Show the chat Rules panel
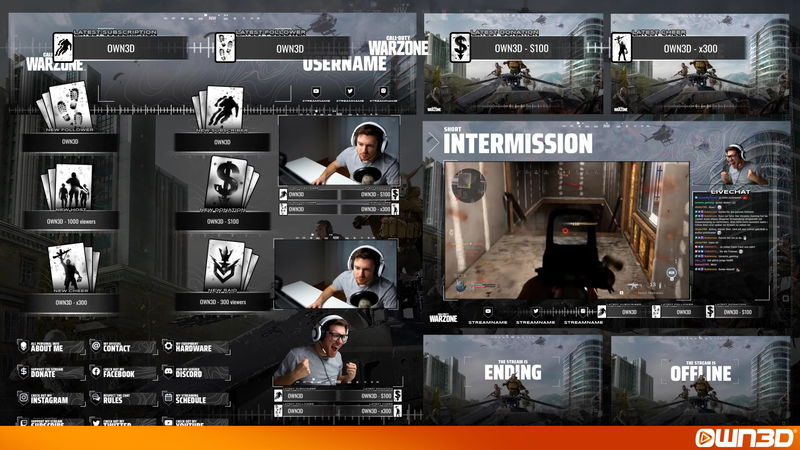Image resolution: width=800 pixels, height=450 pixels. (x=122, y=398)
